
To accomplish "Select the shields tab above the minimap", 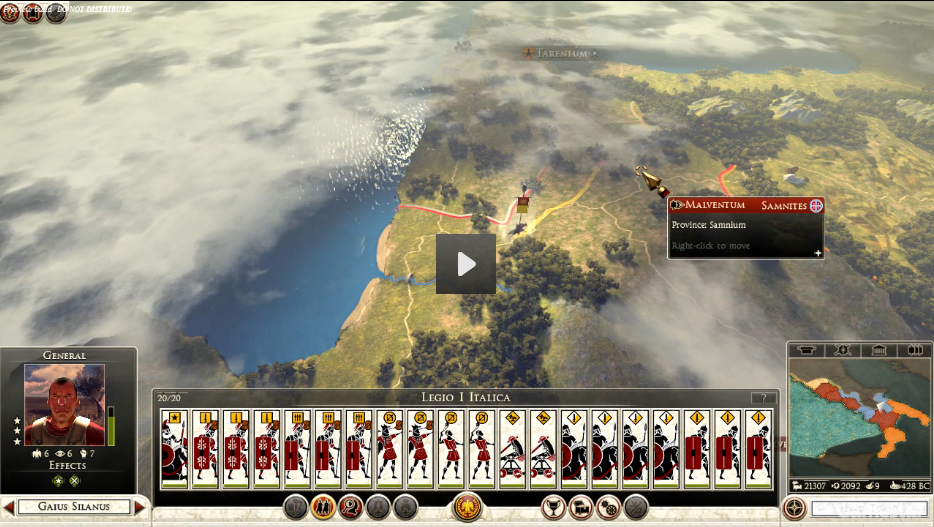I will [914, 350].
